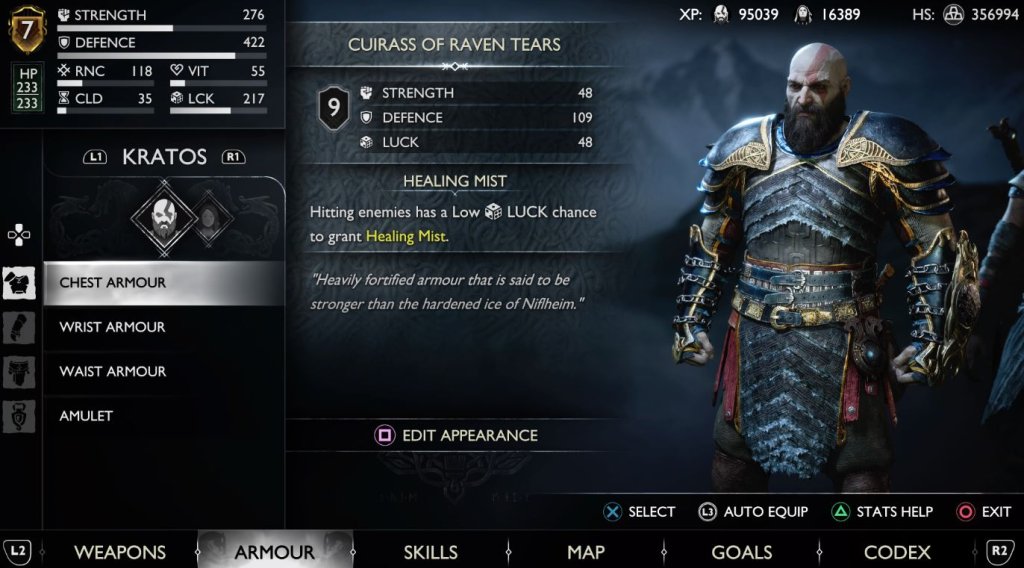Select the wrist armour sidebar icon
The image size is (1024, 568).
point(19,327)
